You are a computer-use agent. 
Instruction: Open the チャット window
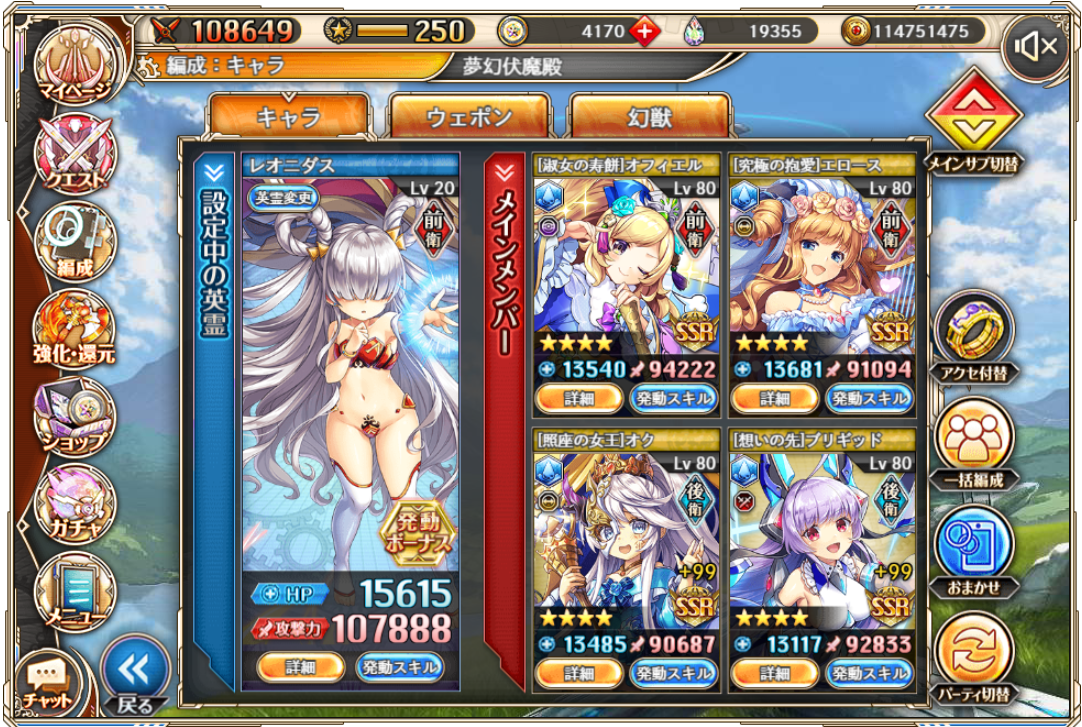click(48, 683)
